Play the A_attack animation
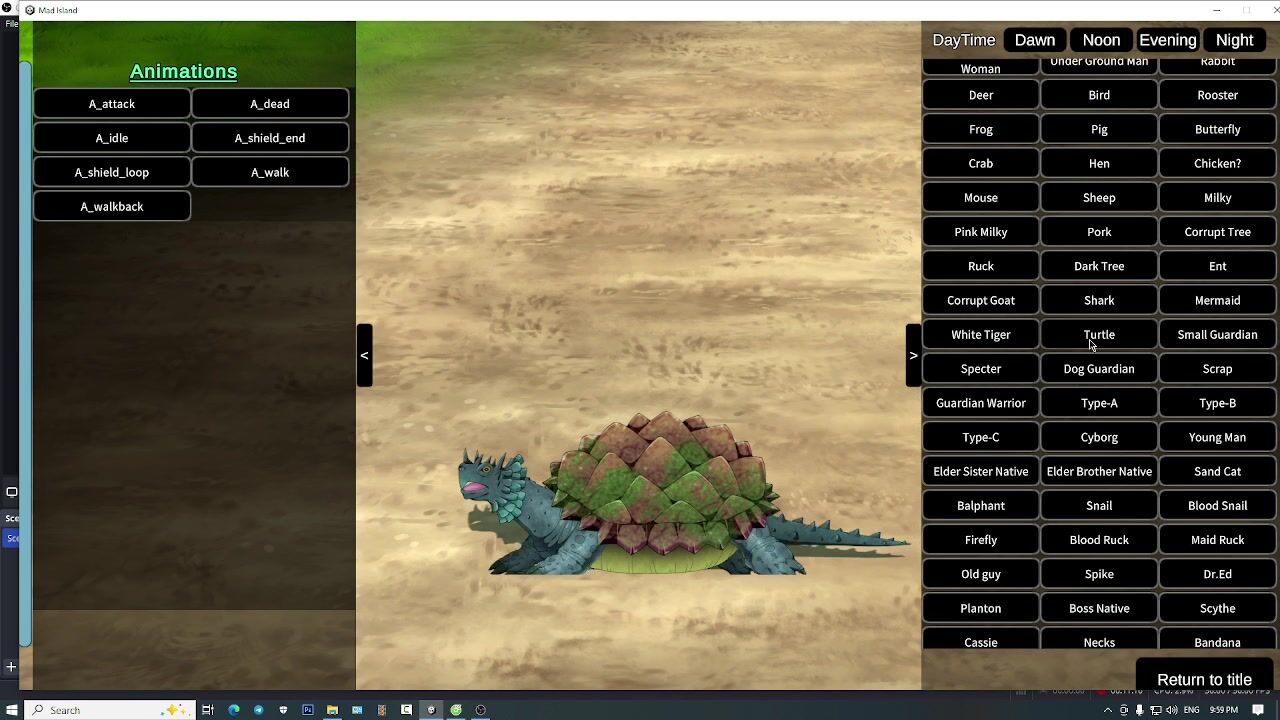This screenshot has width=1280, height=720. [x=111, y=104]
